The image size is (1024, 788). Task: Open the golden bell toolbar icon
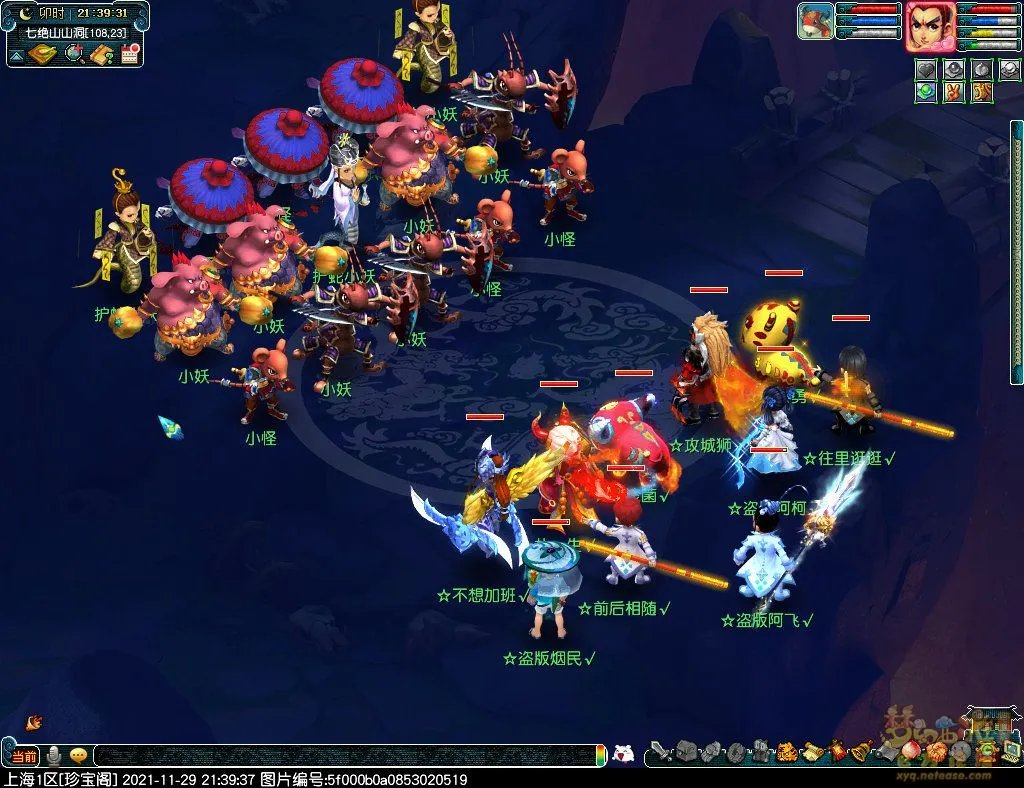[x=862, y=750]
